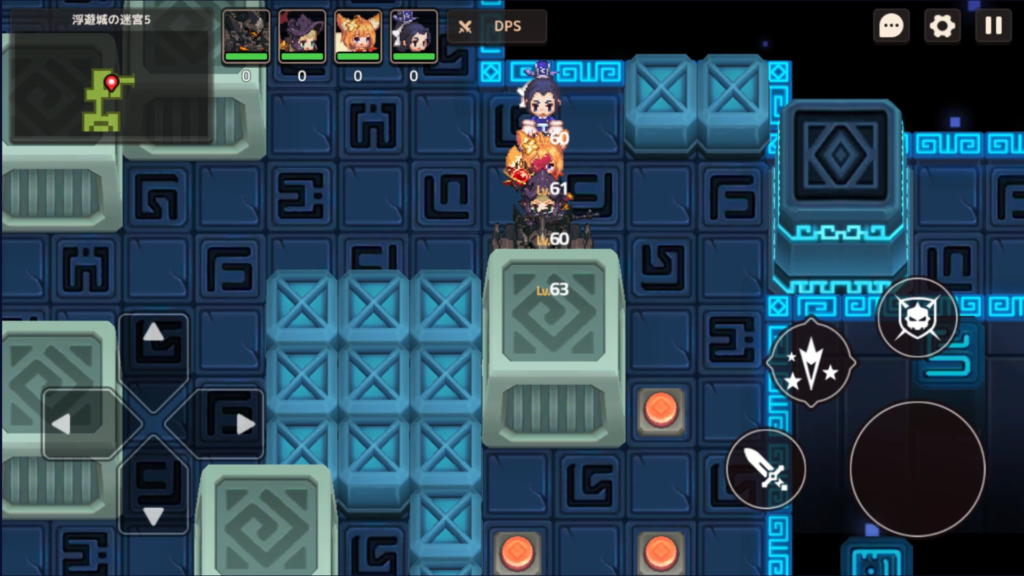1024x576 pixels.
Task: Pause the game
Action: click(x=993, y=26)
